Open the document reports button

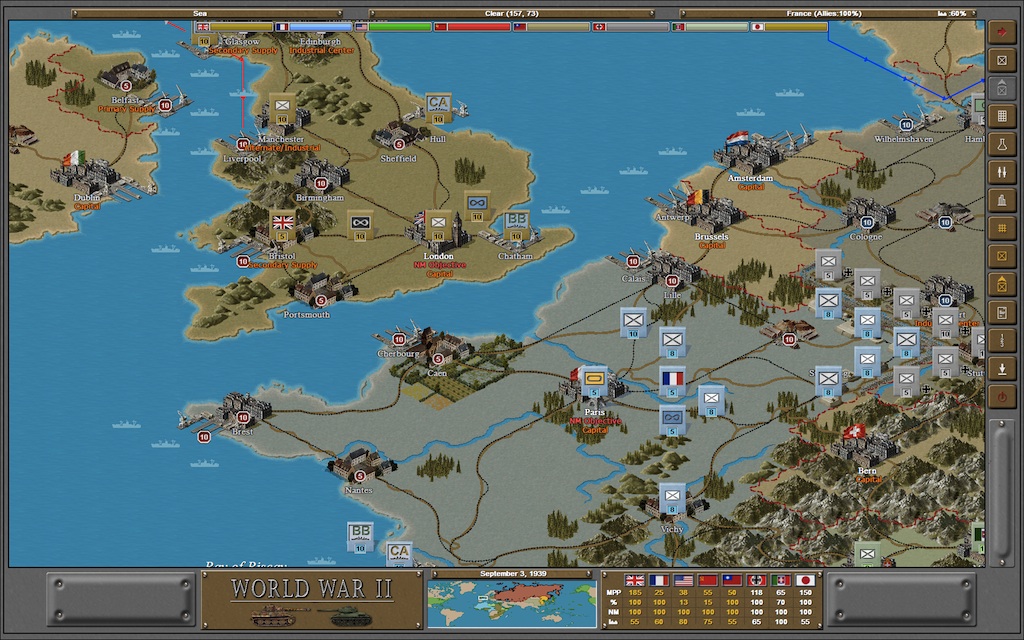coord(1001,313)
